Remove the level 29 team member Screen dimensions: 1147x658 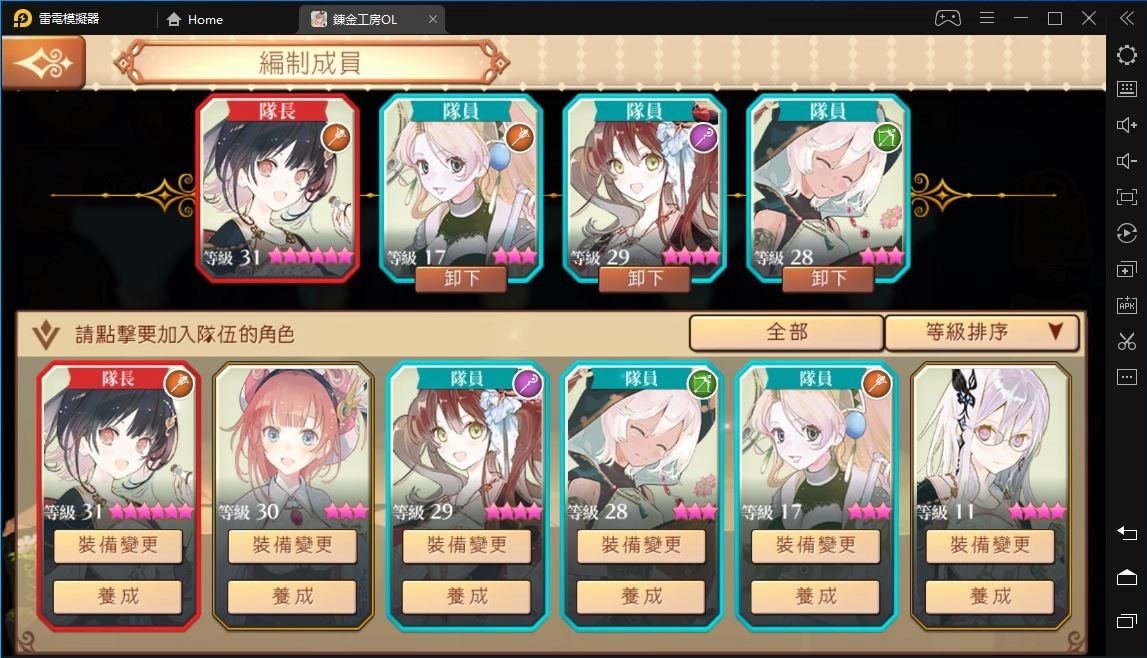(x=643, y=278)
